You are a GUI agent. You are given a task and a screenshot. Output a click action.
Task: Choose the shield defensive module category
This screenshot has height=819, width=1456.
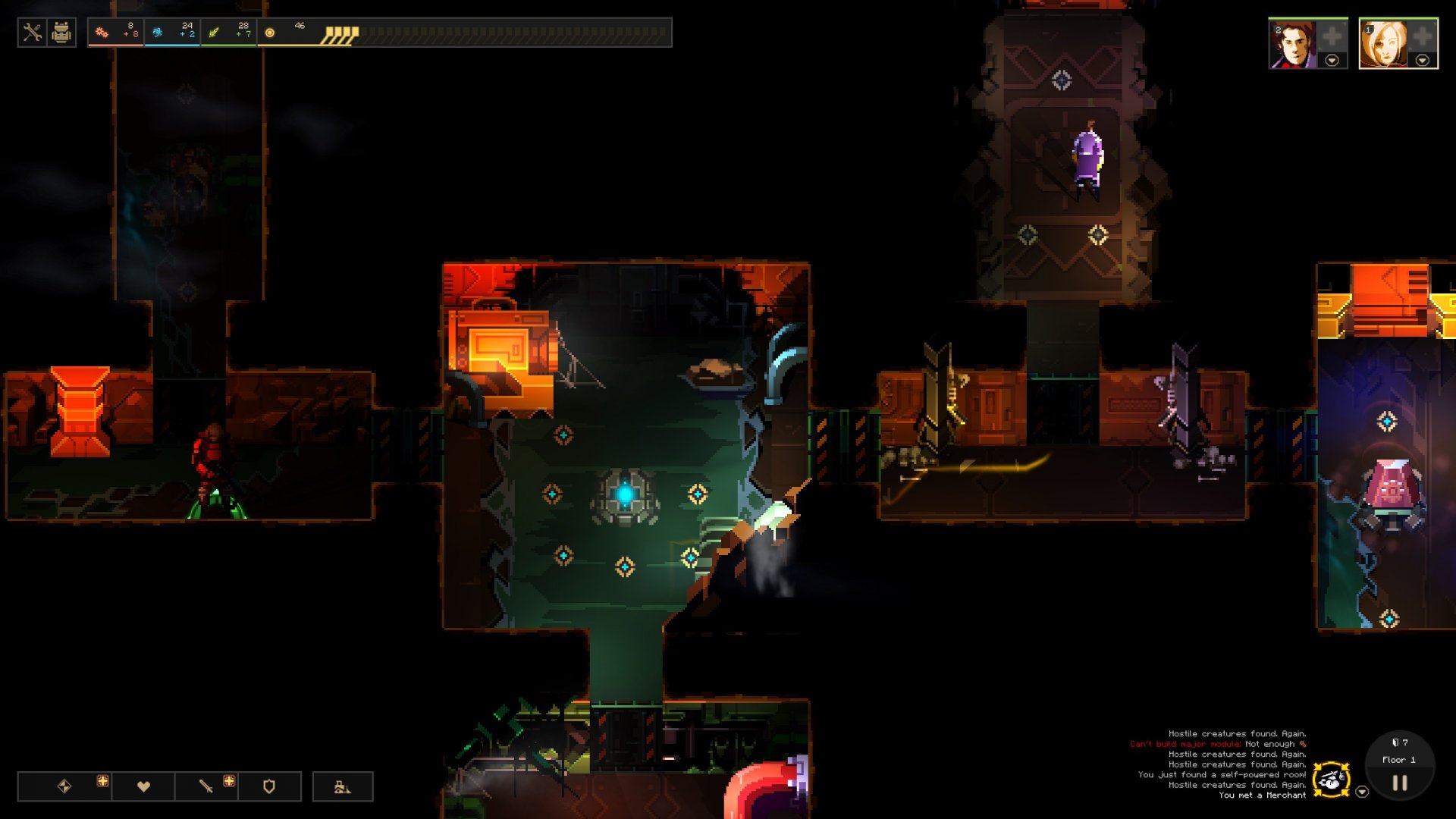pos(269,786)
